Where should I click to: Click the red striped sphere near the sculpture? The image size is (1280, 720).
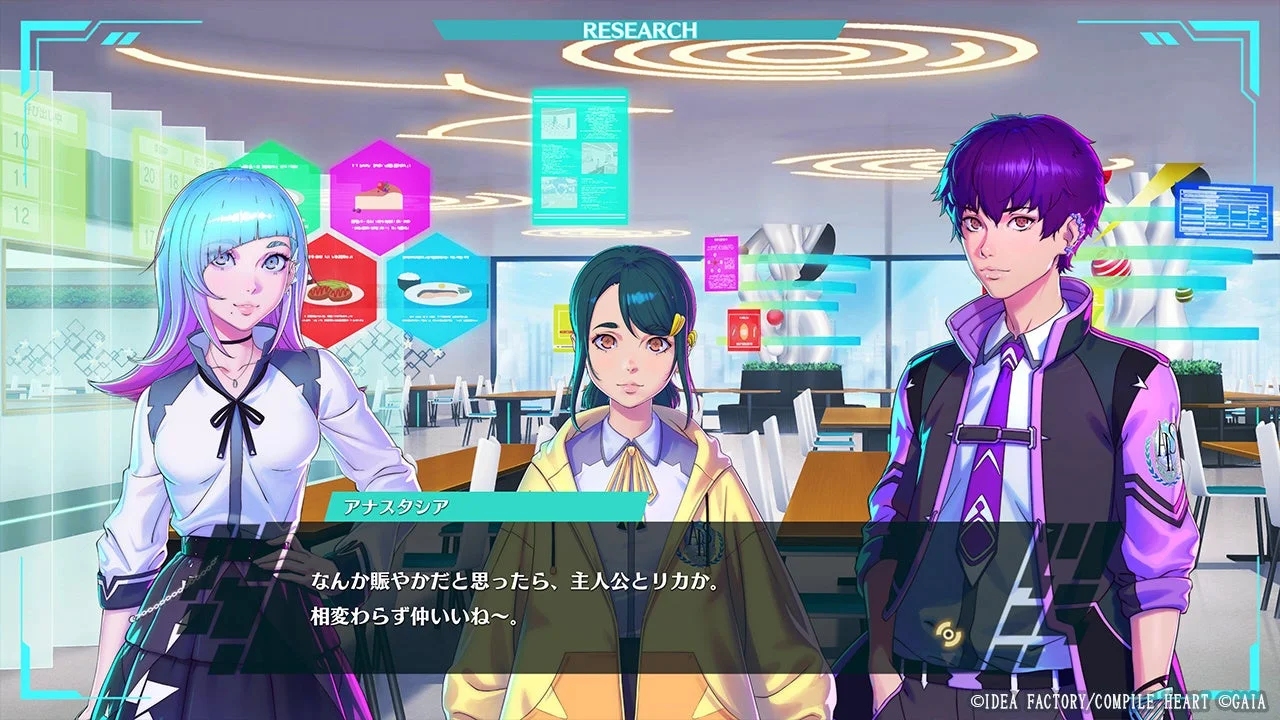pyautogui.click(x=1111, y=268)
